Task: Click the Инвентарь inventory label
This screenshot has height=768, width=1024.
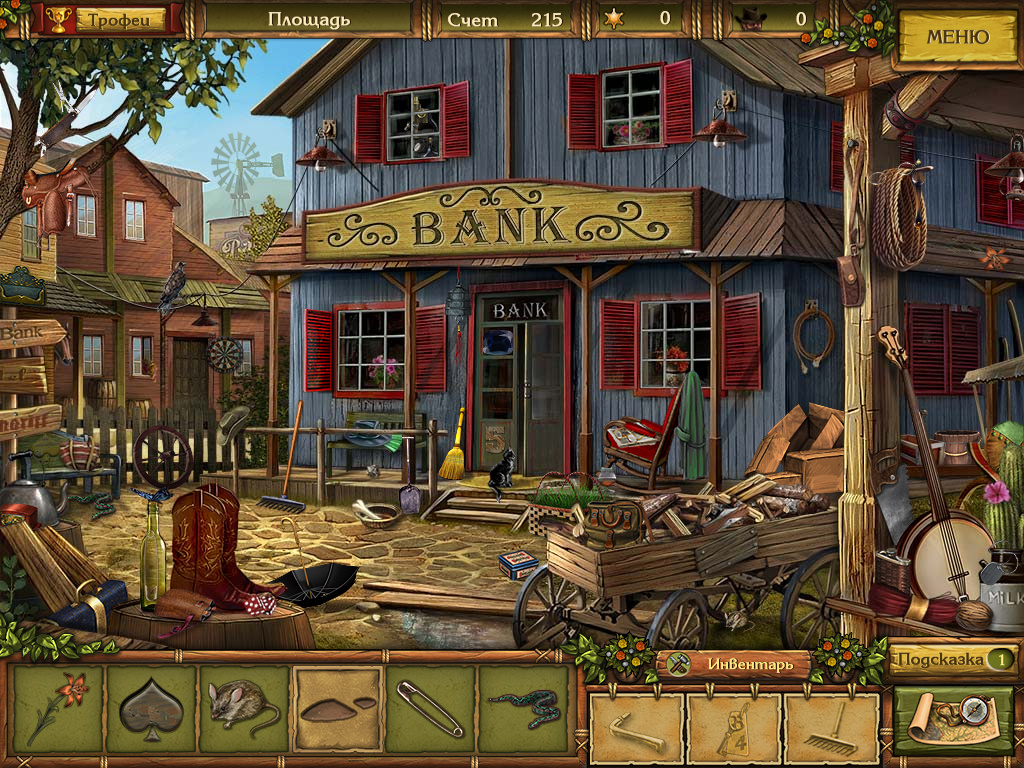Action: click(736, 664)
